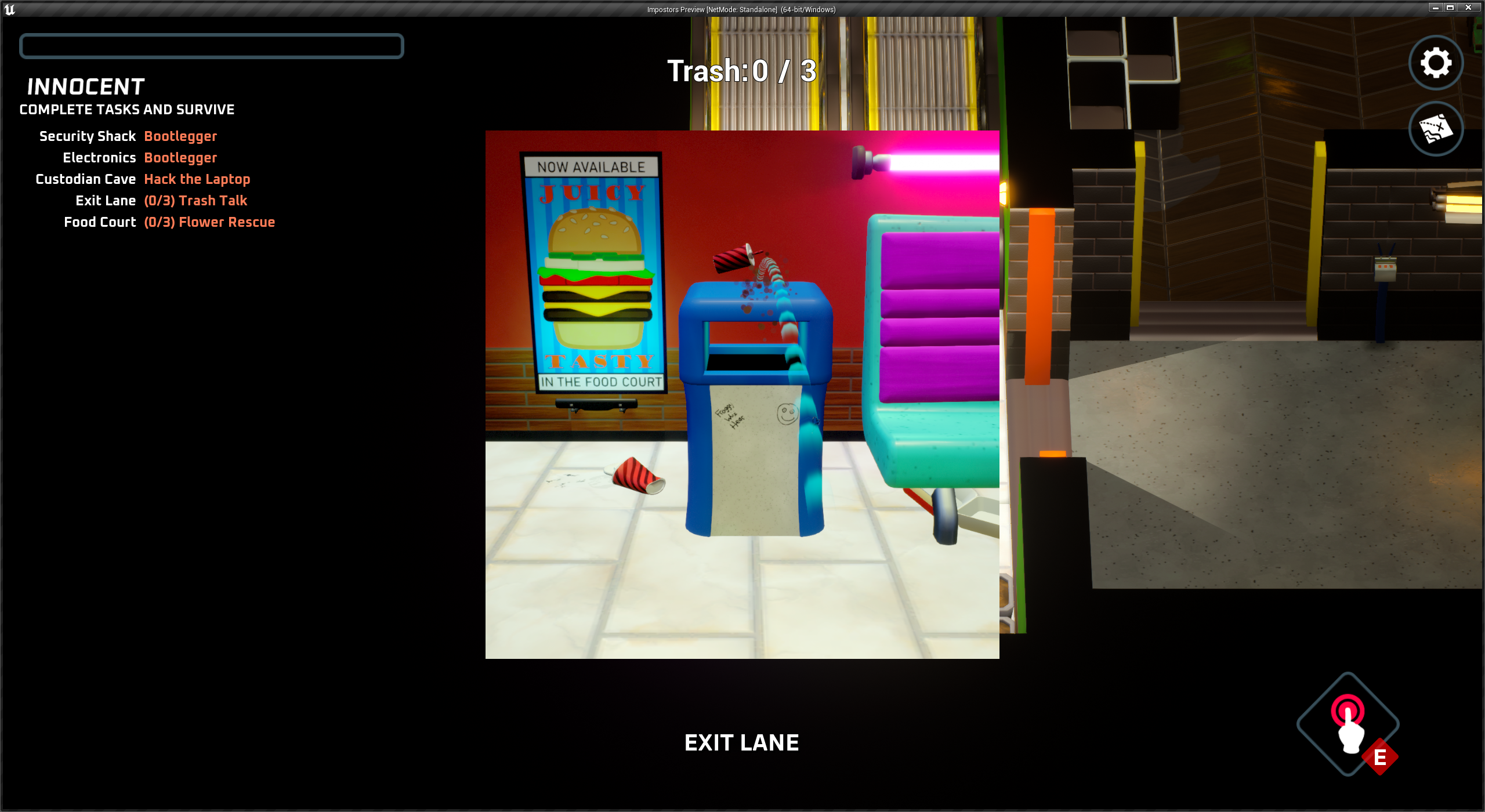Click the Impostors Preview title bar

click(741, 9)
